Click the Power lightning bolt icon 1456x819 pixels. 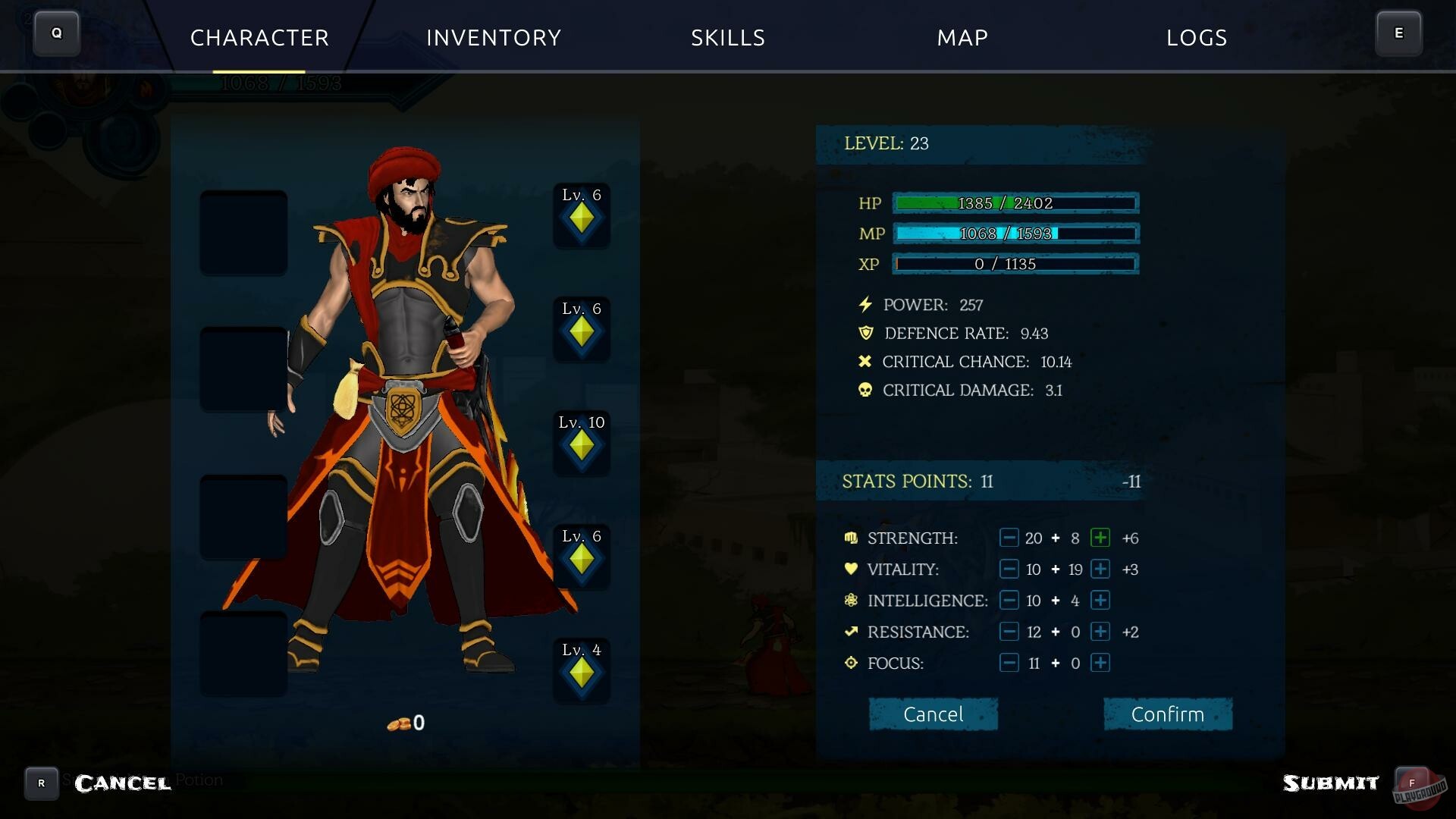pos(864,304)
